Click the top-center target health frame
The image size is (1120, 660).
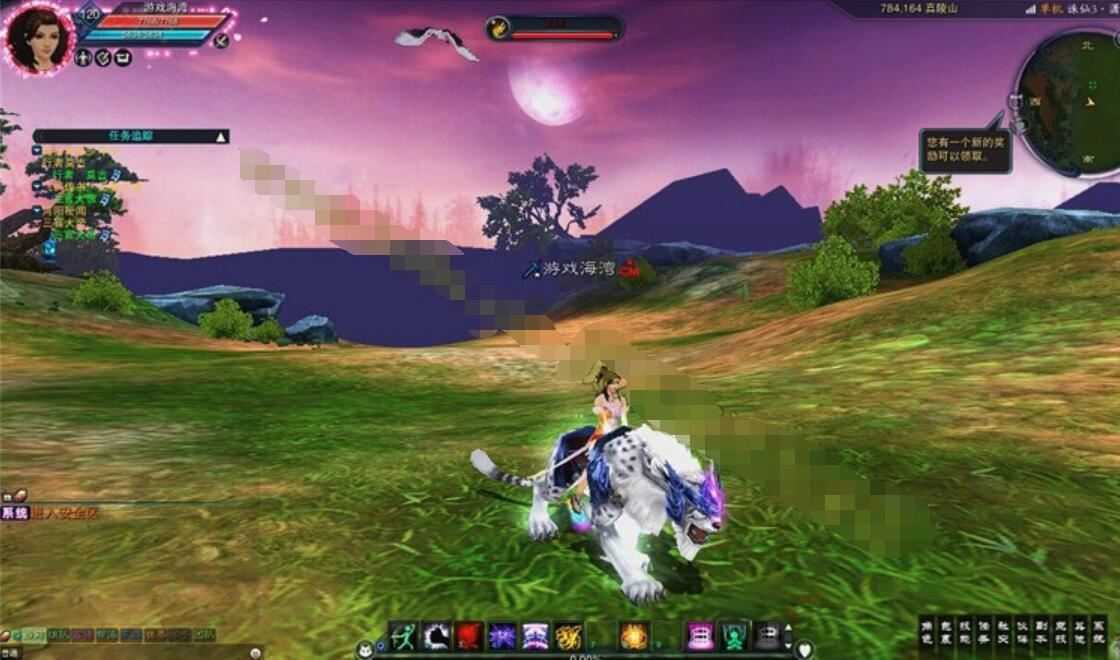point(555,28)
